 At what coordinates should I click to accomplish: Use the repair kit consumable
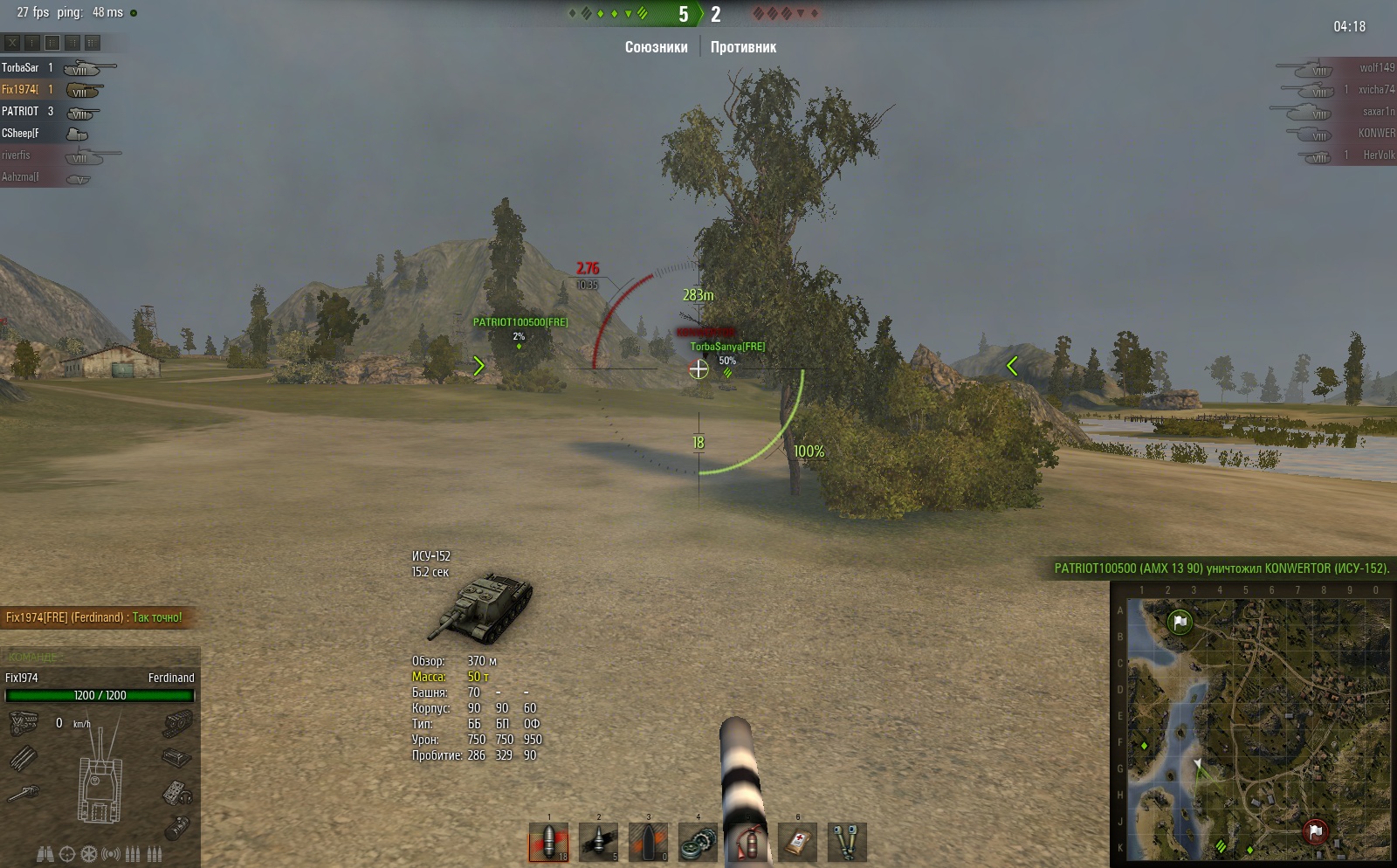698,843
